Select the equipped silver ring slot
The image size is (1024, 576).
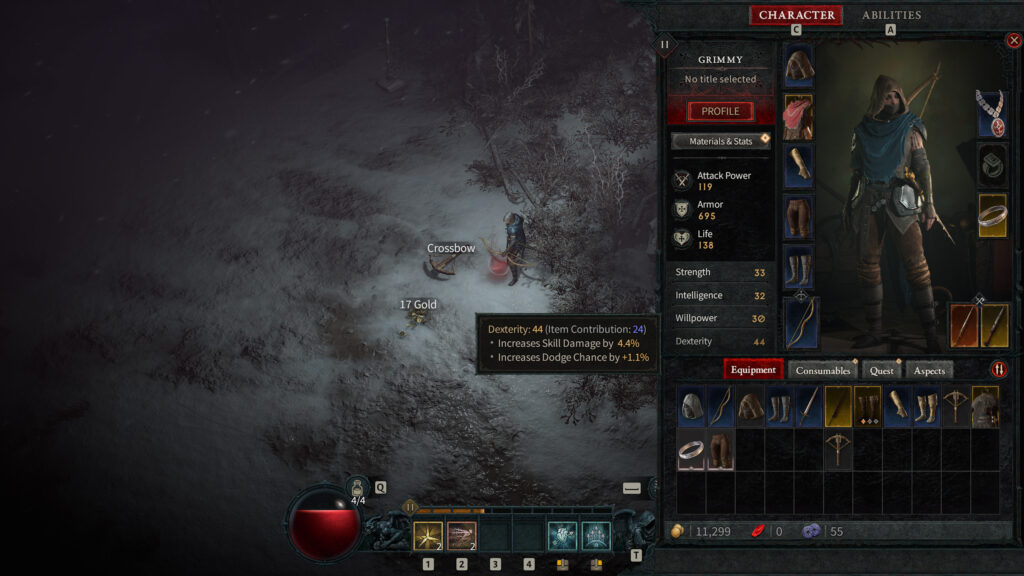[x=992, y=215]
